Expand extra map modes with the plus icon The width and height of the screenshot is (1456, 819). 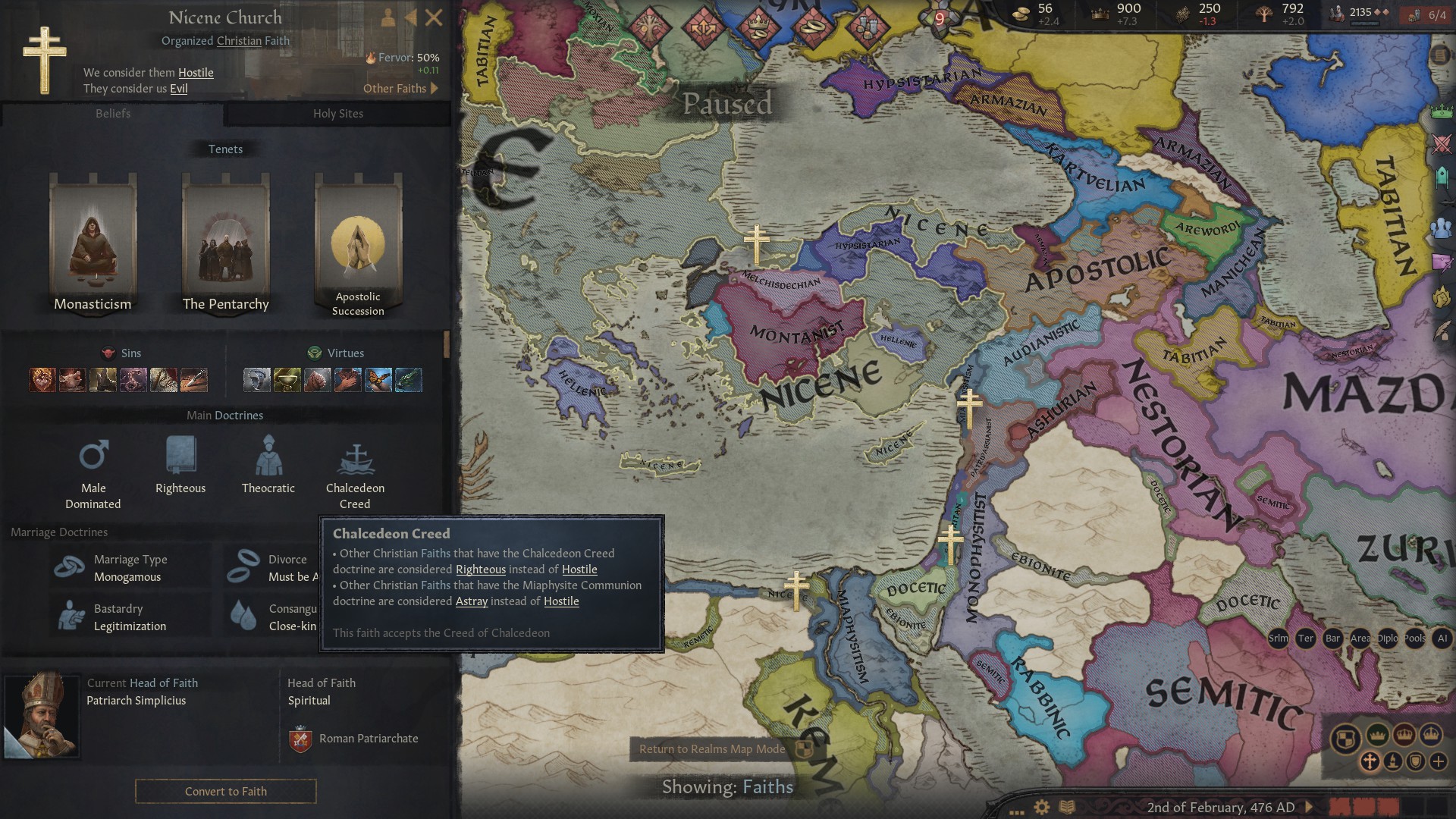pos(1438,761)
